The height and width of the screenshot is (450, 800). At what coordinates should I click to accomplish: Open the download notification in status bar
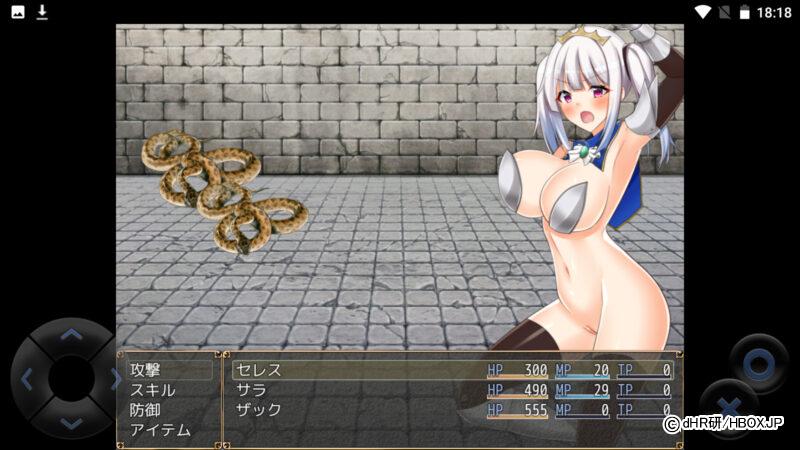[x=42, y=12]
